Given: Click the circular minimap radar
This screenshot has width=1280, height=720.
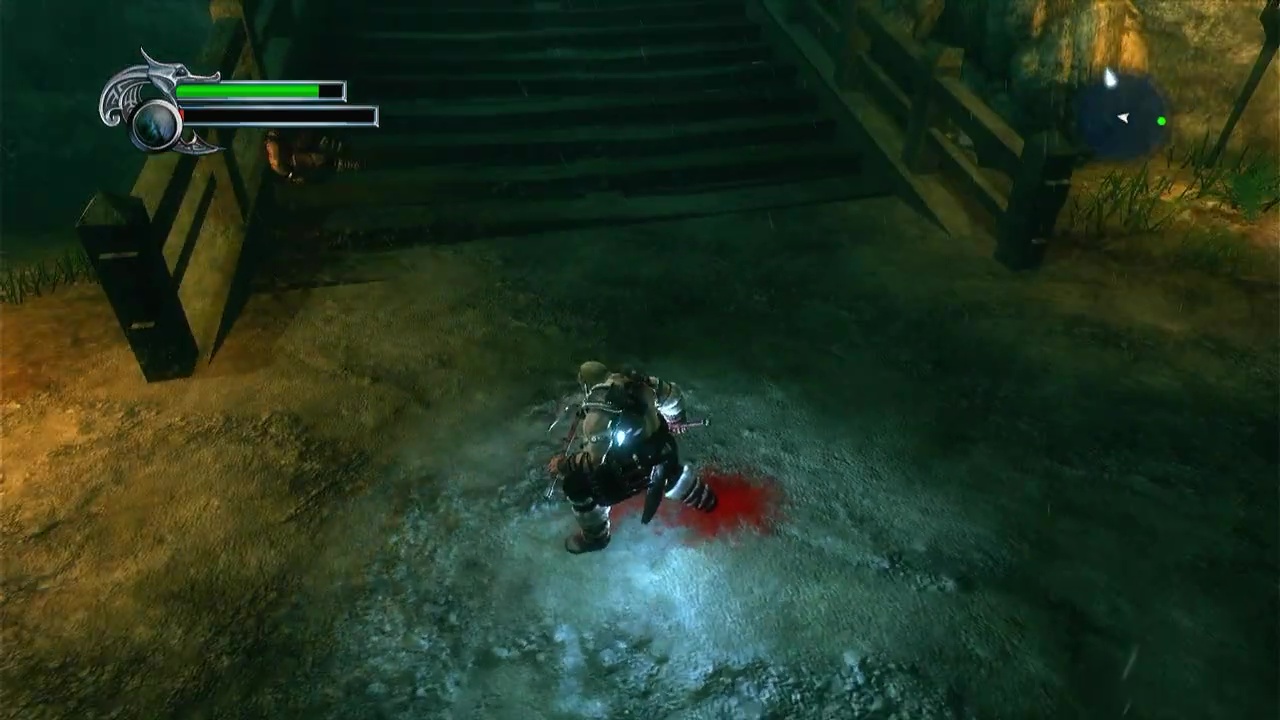Looking at the screenshot, I should (x=1124, y=117).
